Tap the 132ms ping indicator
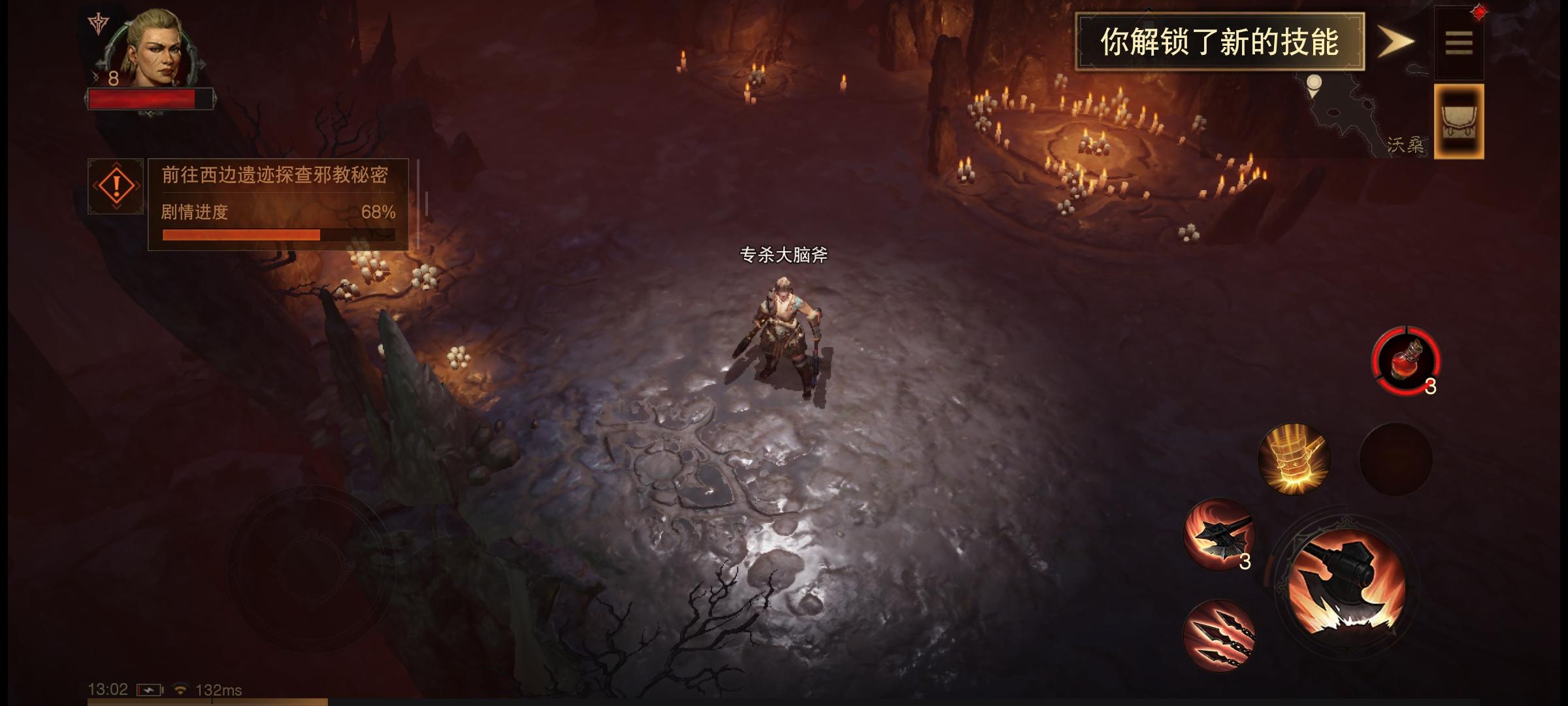This screenshot has height=706, width=1568. 218,690
